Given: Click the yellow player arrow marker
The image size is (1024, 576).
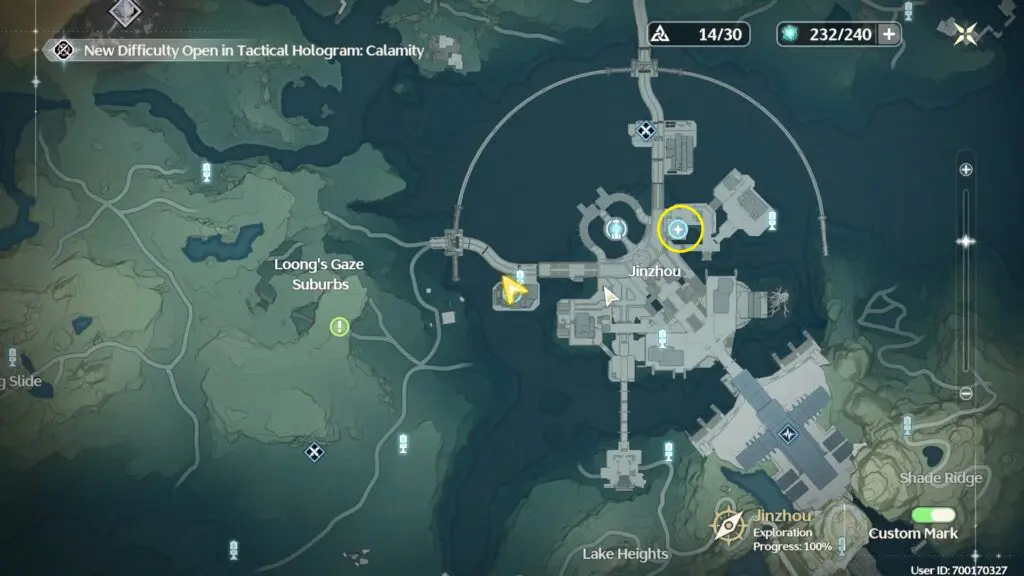Looking at the screenshot, I should (x=514, y=290).
